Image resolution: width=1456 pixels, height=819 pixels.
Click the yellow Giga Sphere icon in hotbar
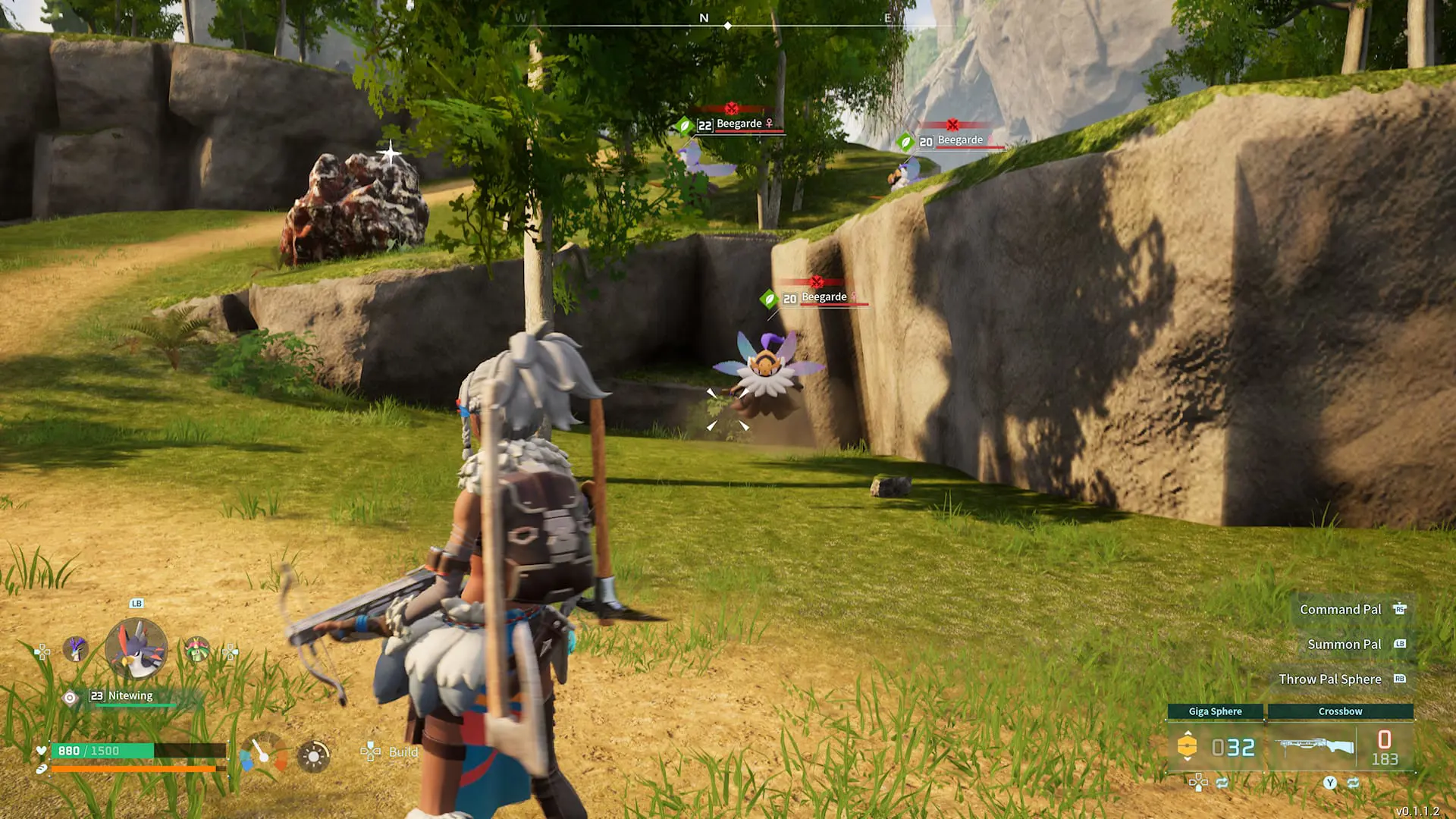coord(1188,745)
